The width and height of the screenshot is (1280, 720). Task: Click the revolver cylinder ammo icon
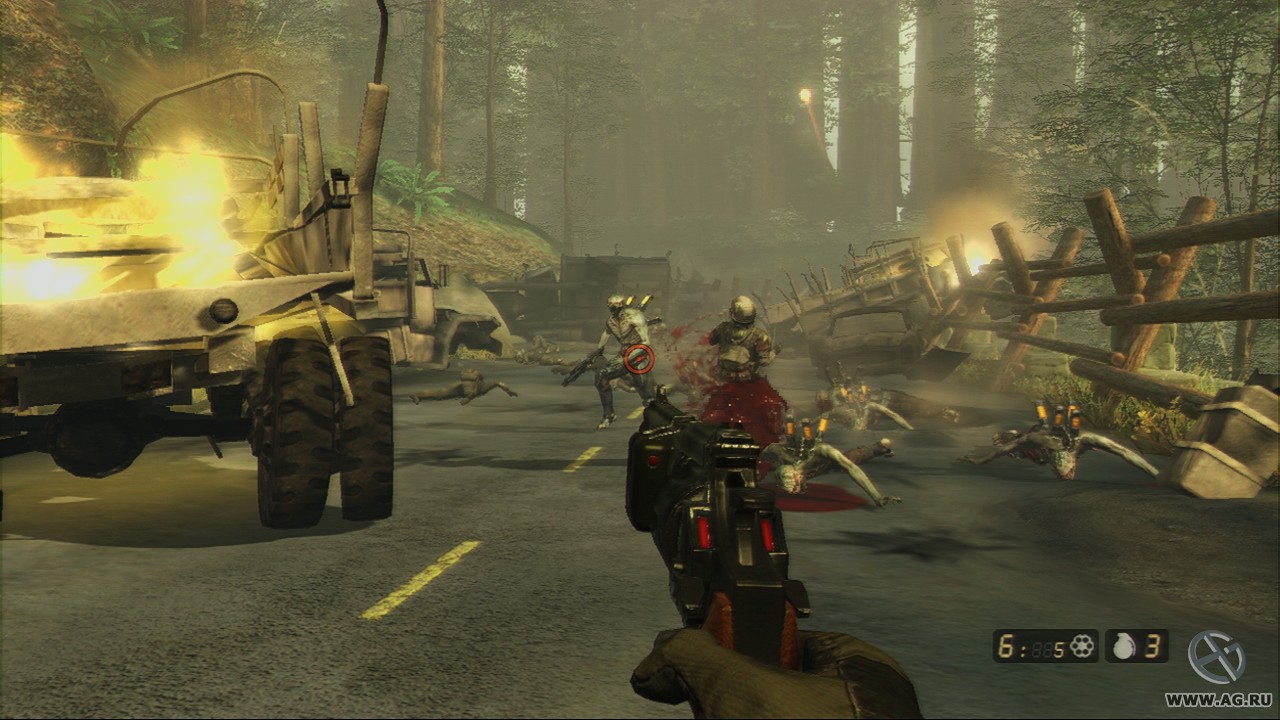pyautogui.click(x=1083, y=648)
